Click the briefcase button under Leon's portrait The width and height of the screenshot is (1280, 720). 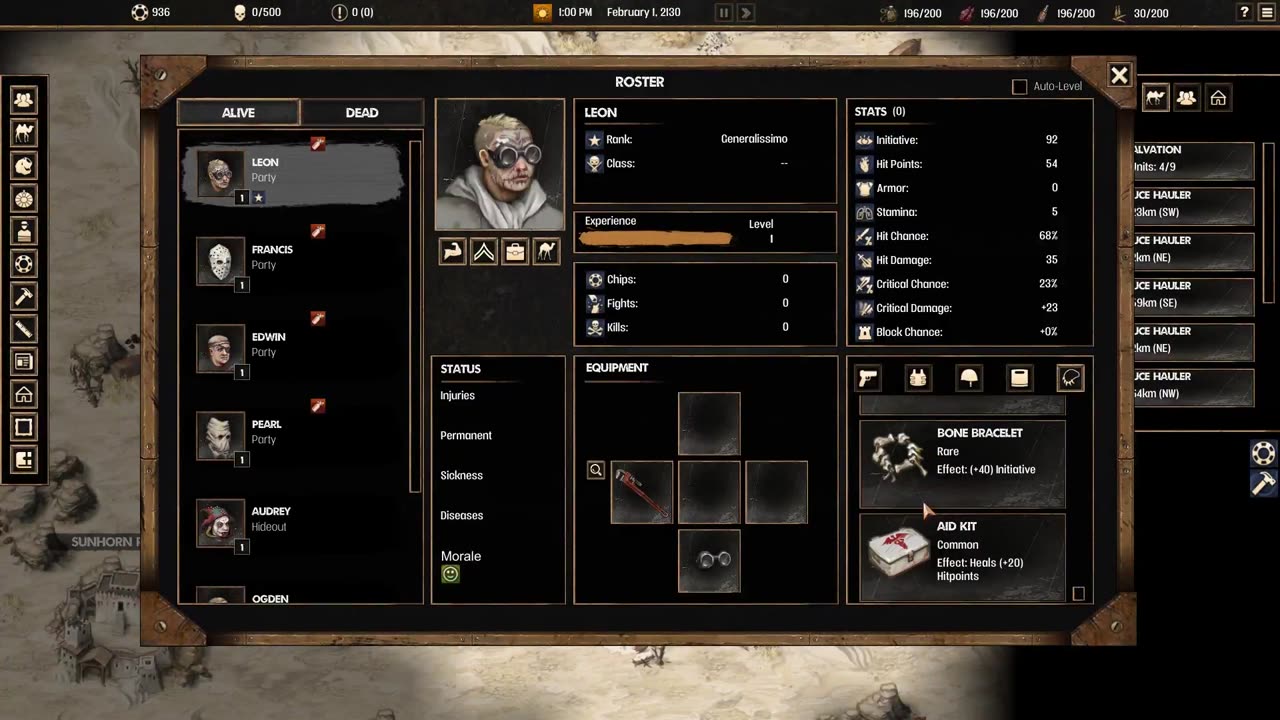click(x=515, y=252)
